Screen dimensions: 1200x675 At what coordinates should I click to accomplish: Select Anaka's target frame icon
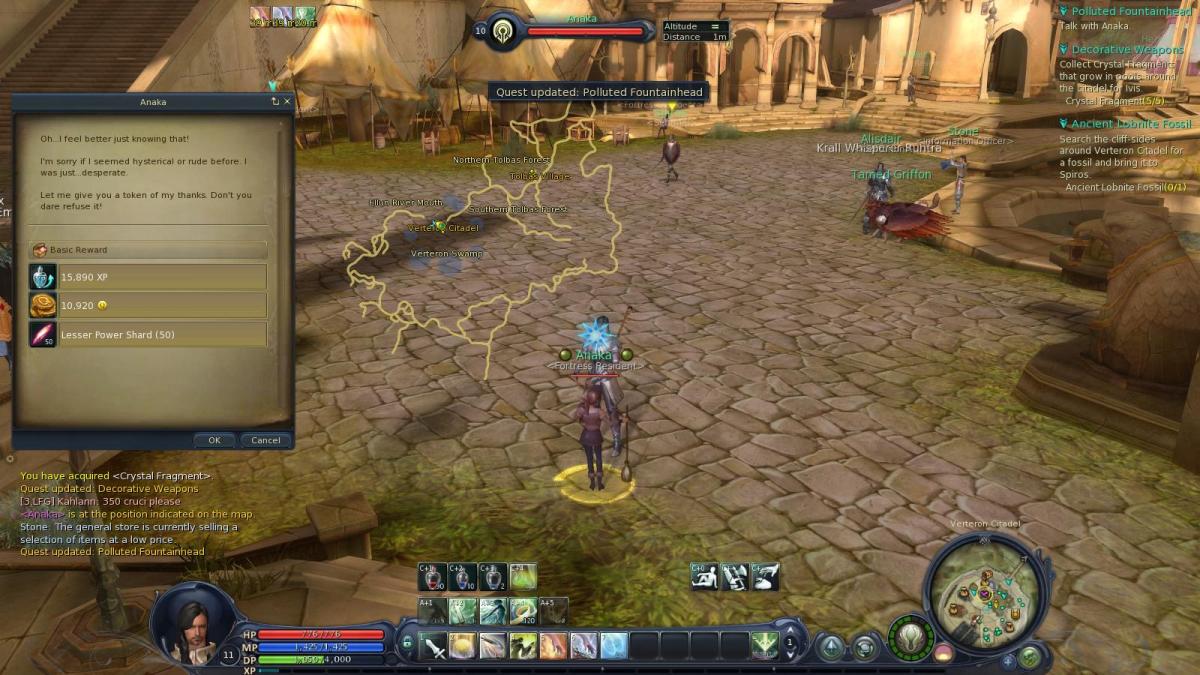click(x=503, y=31)
